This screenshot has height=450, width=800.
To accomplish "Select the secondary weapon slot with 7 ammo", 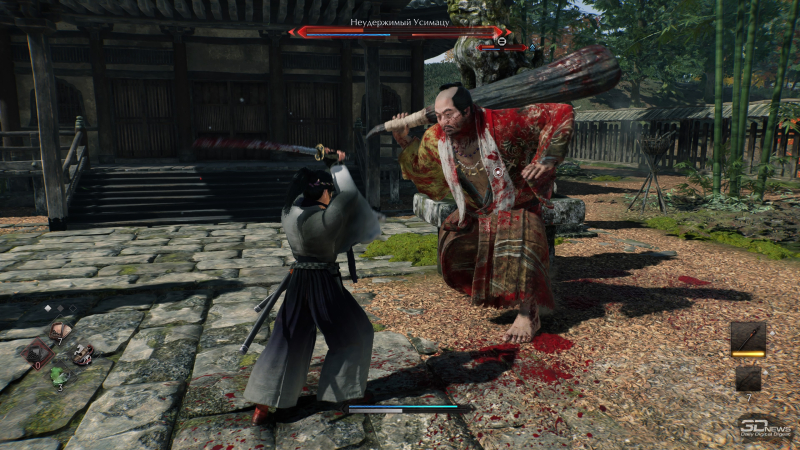I will [748, 378].
